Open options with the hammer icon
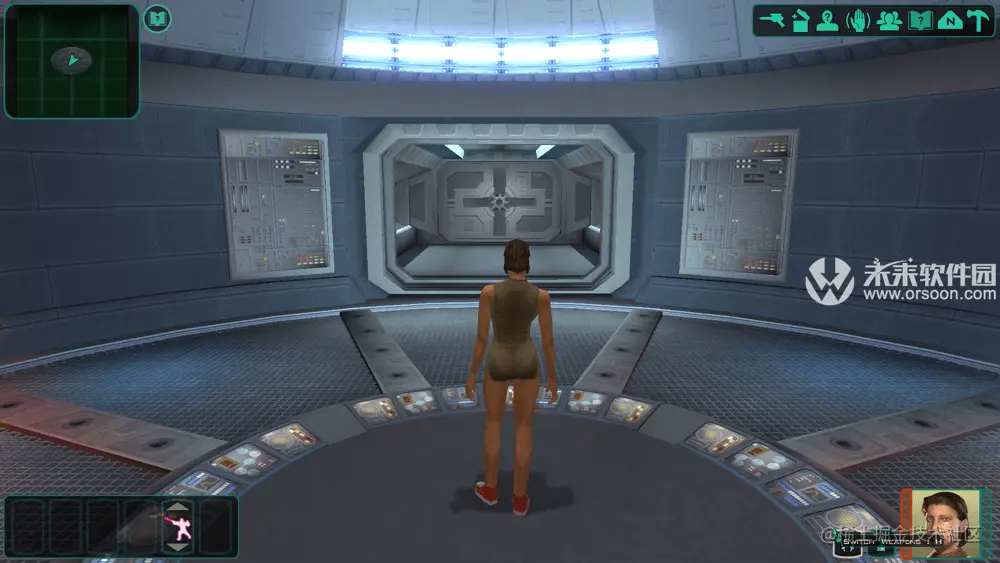This screenshot has width=1000, height=563. pos(977,20)
